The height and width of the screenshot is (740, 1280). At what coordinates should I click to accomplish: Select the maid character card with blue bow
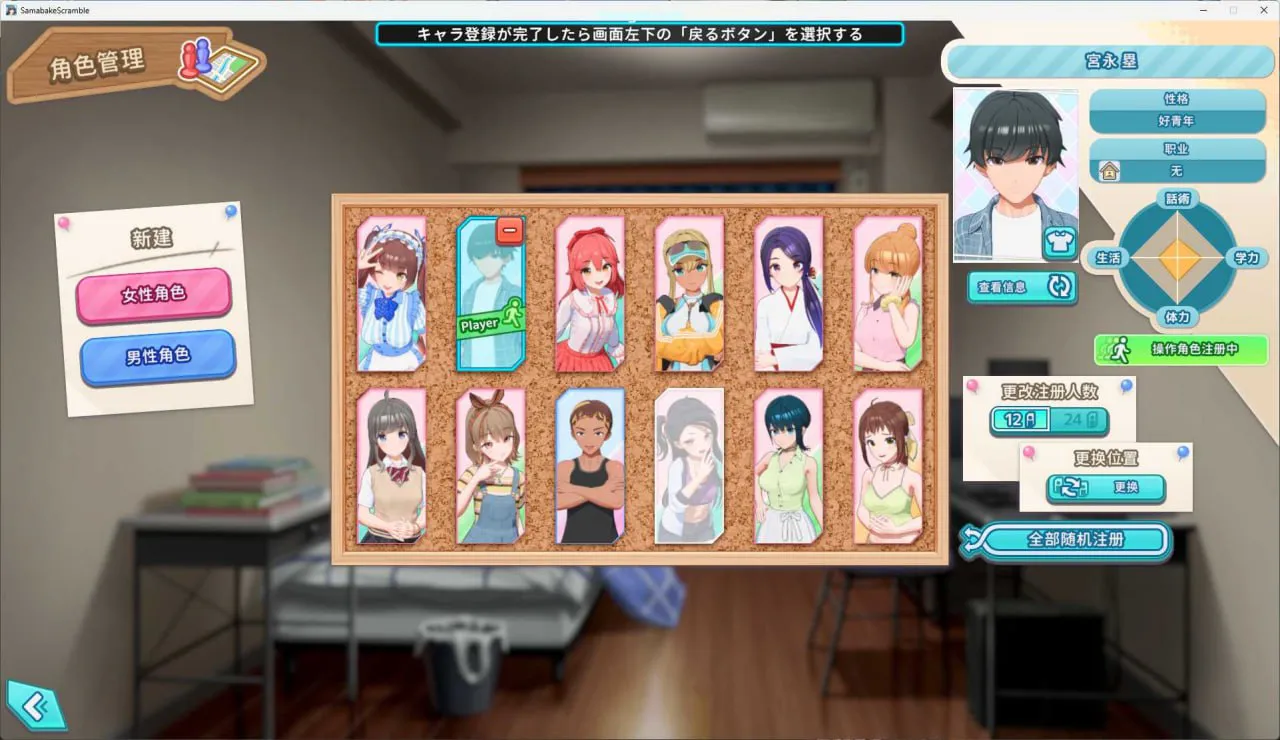tap(392, 294)
